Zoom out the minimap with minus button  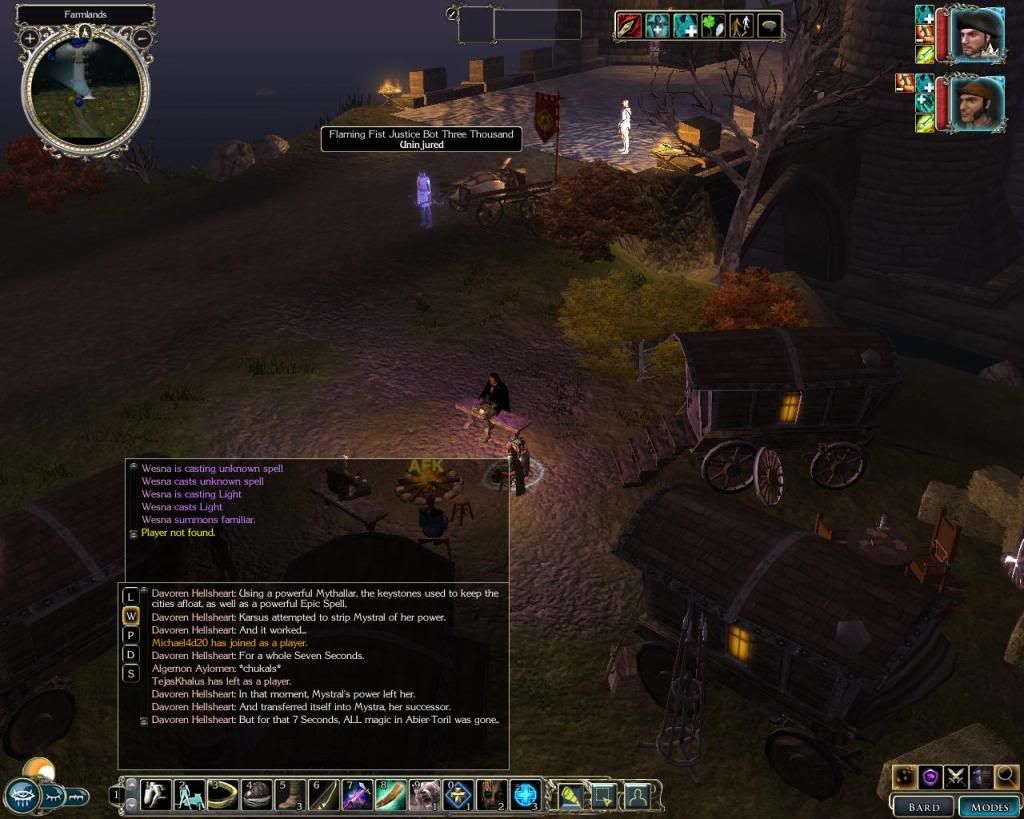[142, 38]
